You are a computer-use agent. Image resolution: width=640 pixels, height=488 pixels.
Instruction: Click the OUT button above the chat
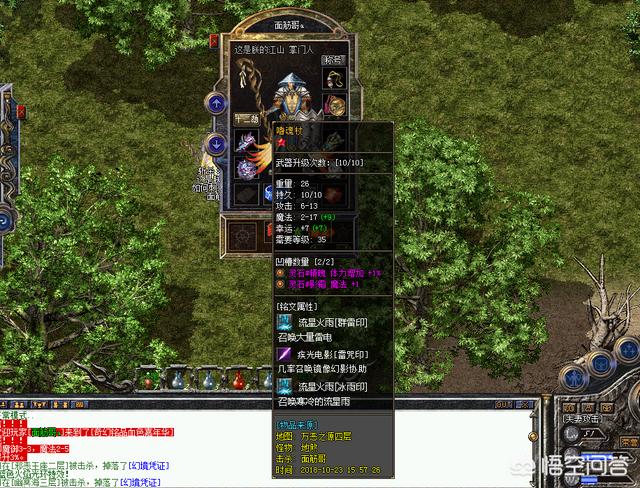(503, 403)
